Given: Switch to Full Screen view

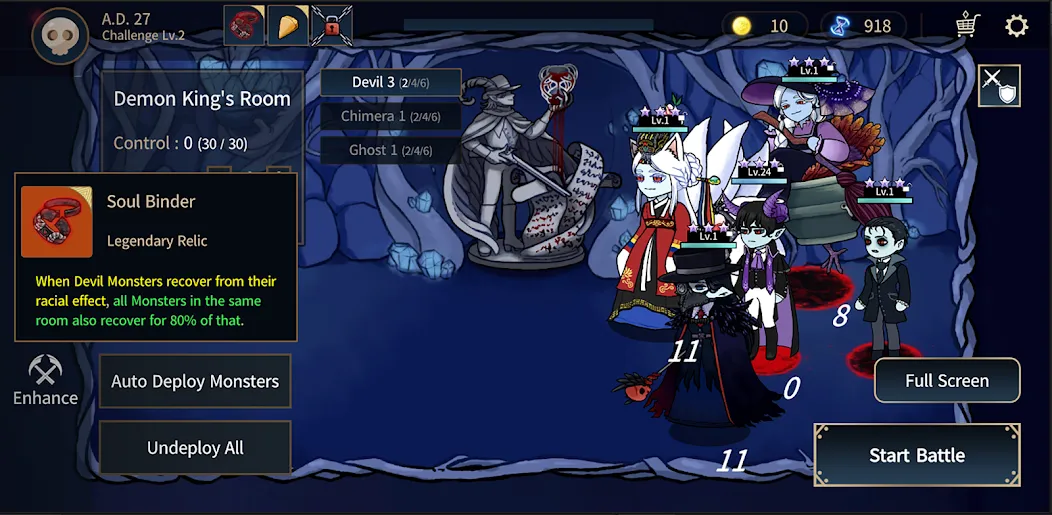Looking at the screenshot, I should pos(946,381).
